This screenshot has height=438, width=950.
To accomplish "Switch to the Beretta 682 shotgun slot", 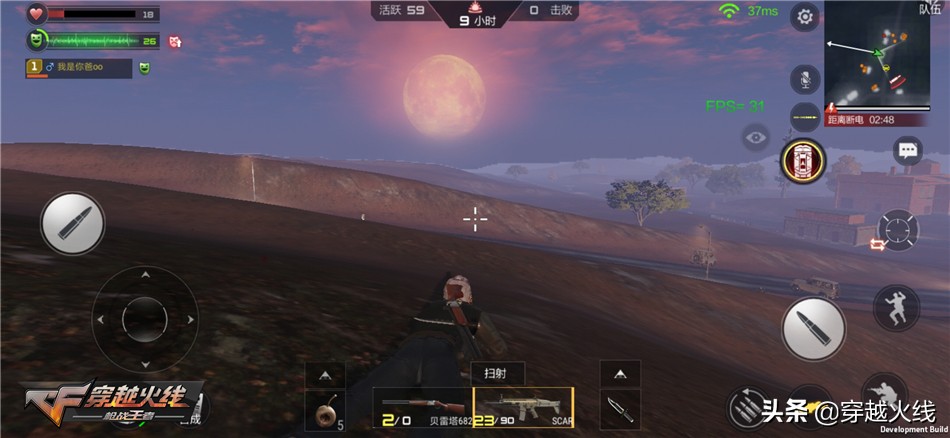I will 421,410.
